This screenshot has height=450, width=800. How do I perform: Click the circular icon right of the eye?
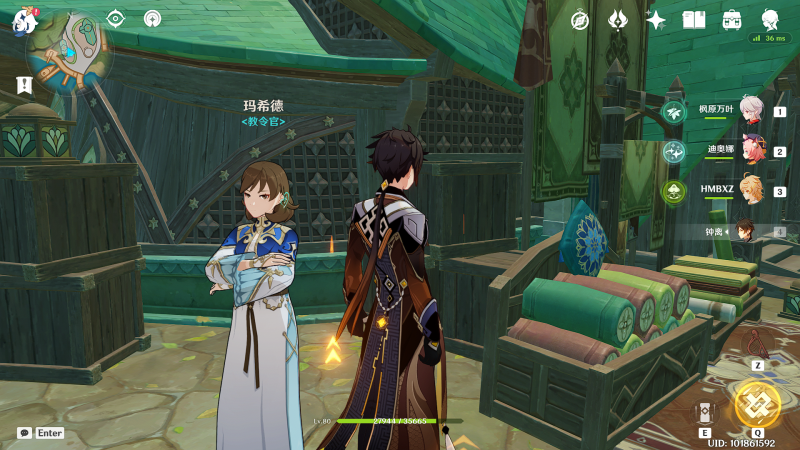click(152, 18)
